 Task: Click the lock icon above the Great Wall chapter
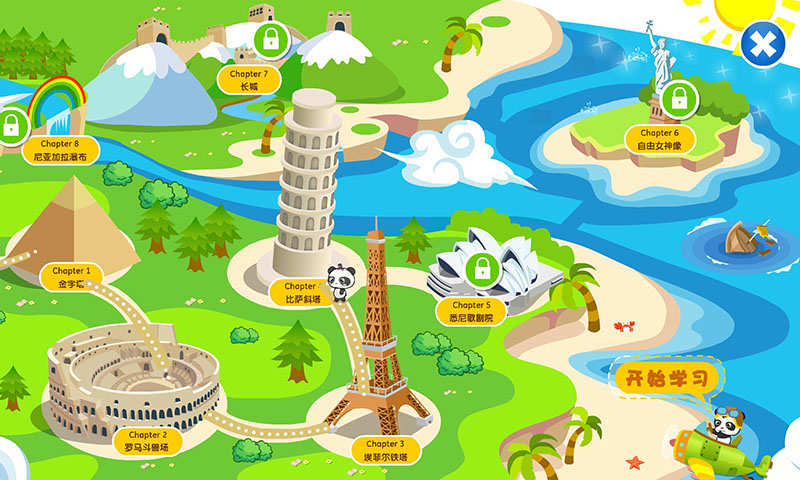[x=269, y=41]
